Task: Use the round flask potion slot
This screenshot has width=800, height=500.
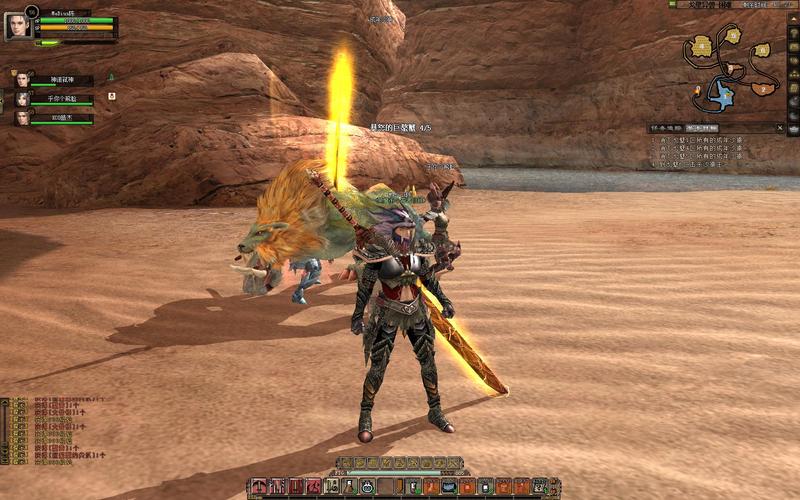Action: [x=368, y=486]
